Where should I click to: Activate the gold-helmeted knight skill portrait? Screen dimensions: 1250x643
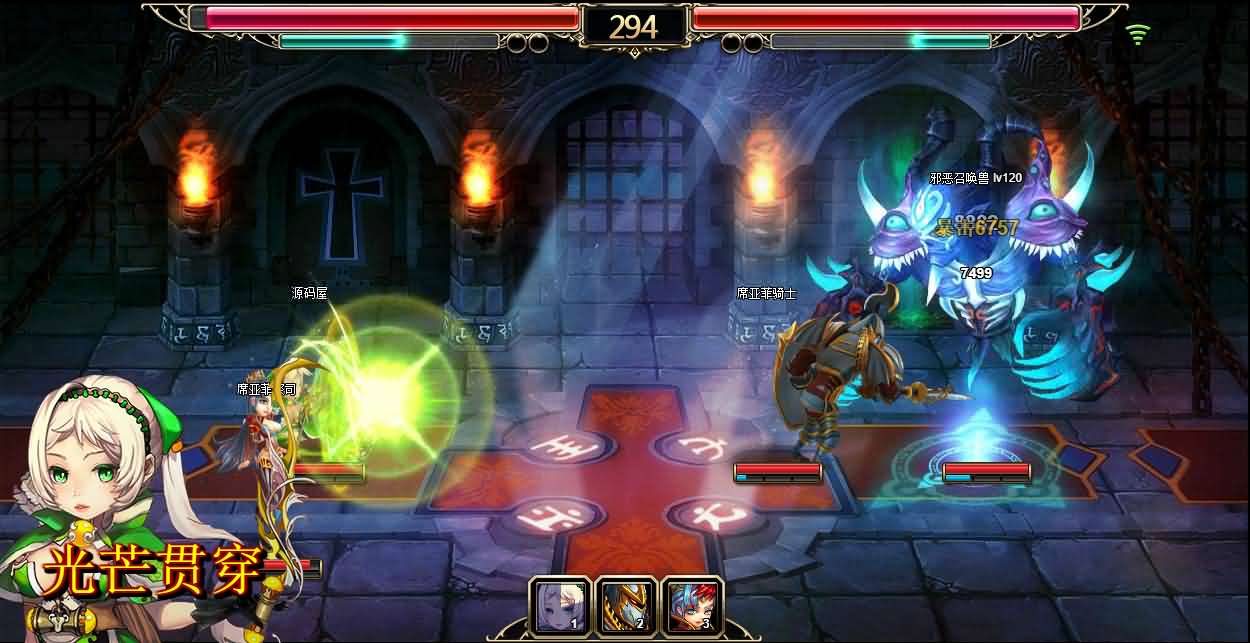[x=625, y=606]
